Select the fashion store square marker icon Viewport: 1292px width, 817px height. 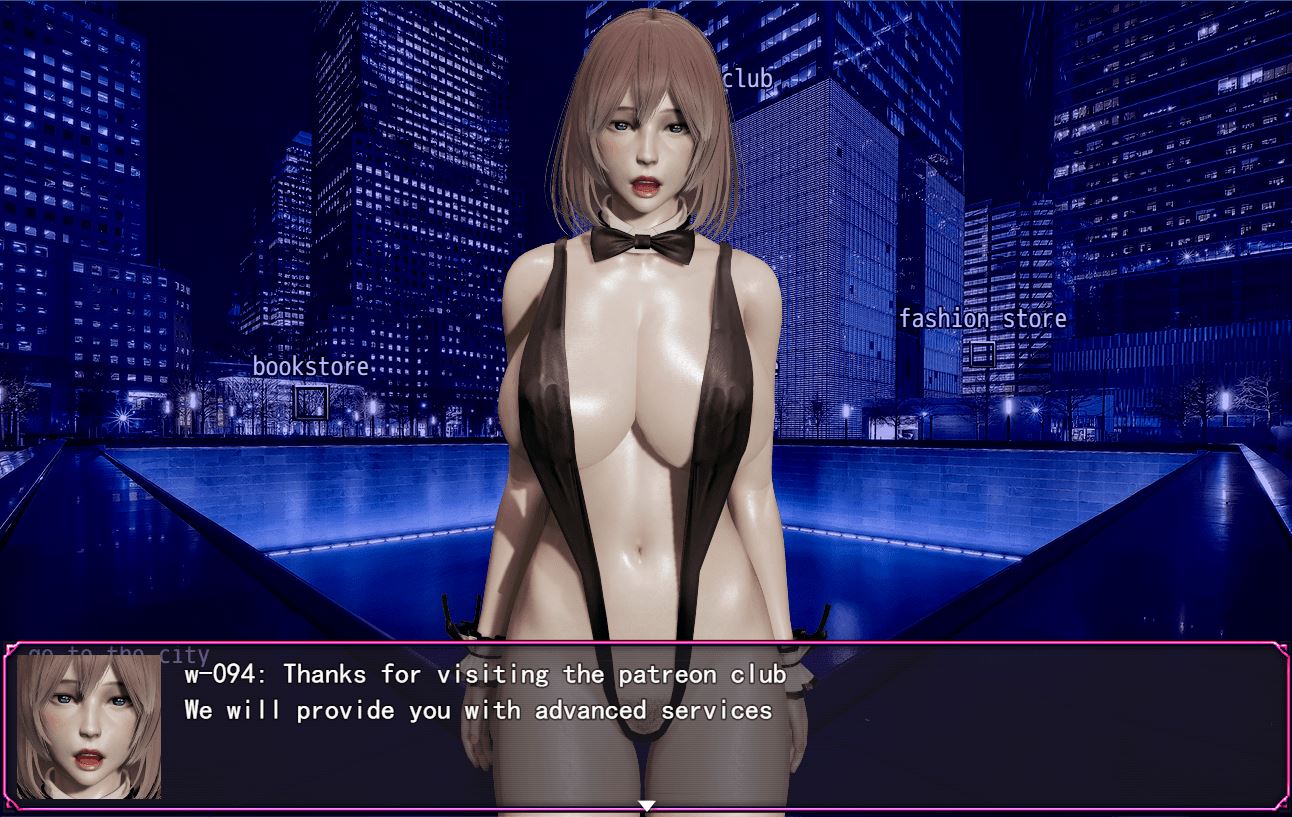point(981,354)
